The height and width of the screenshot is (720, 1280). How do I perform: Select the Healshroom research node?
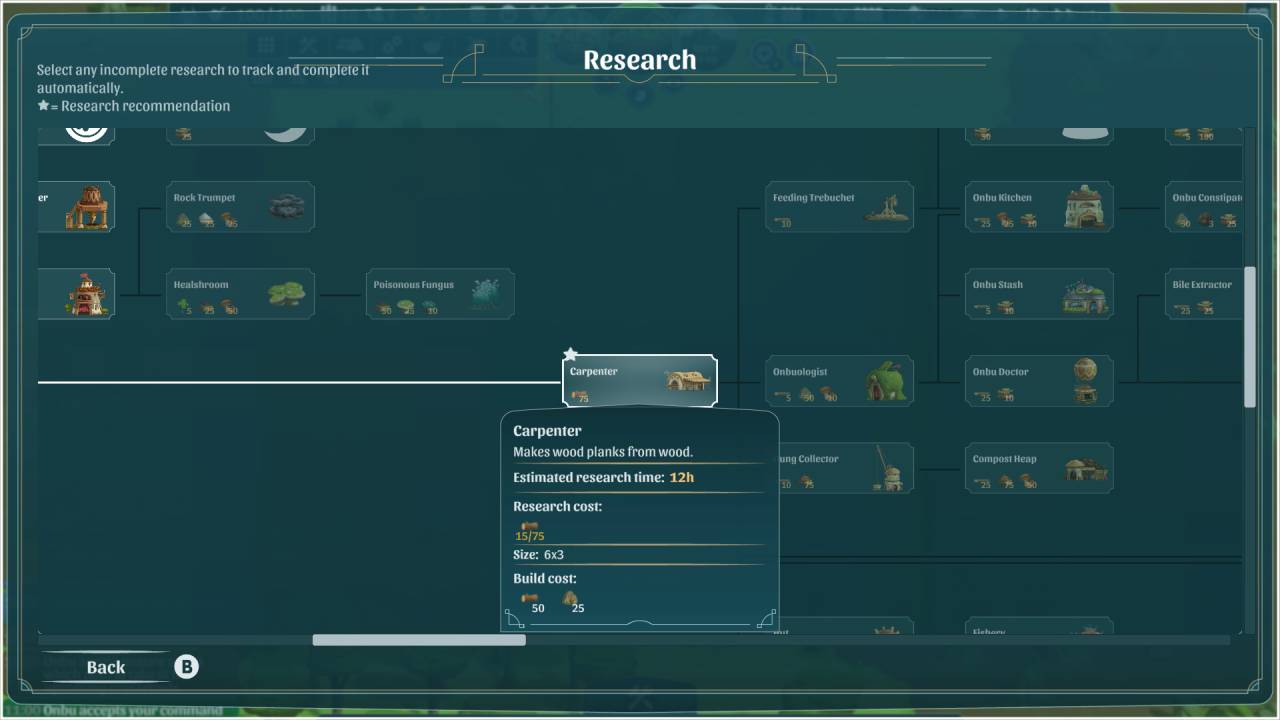click(x=240, y=293)
